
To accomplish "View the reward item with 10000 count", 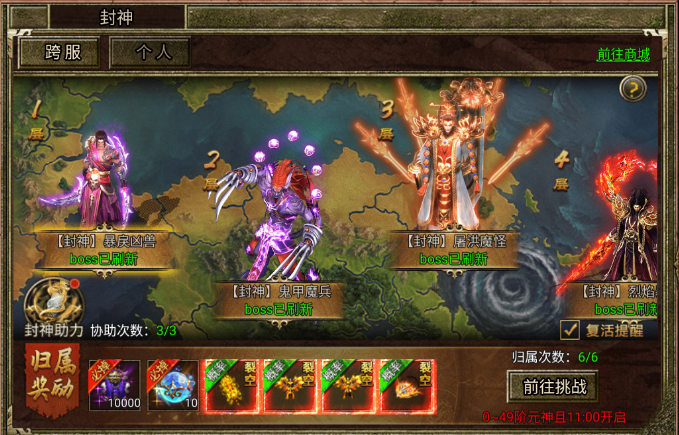I will coord(115,385).
